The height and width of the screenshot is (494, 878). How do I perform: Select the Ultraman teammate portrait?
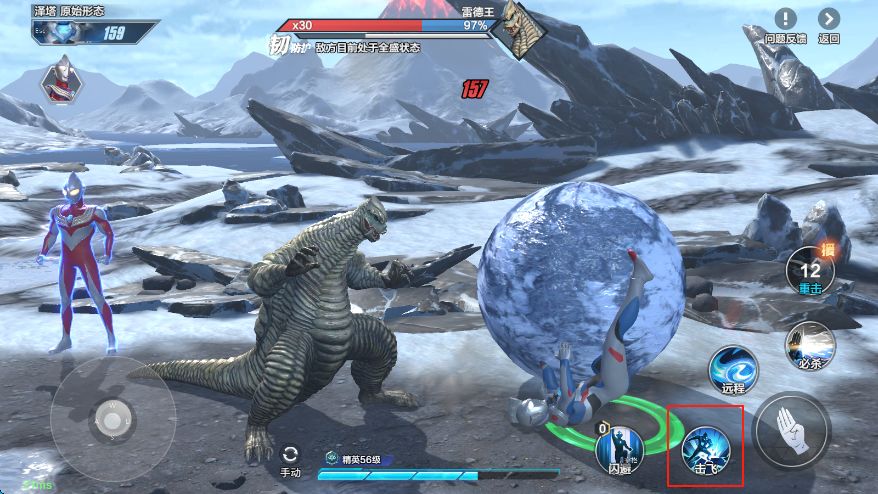tap(60, 80)
